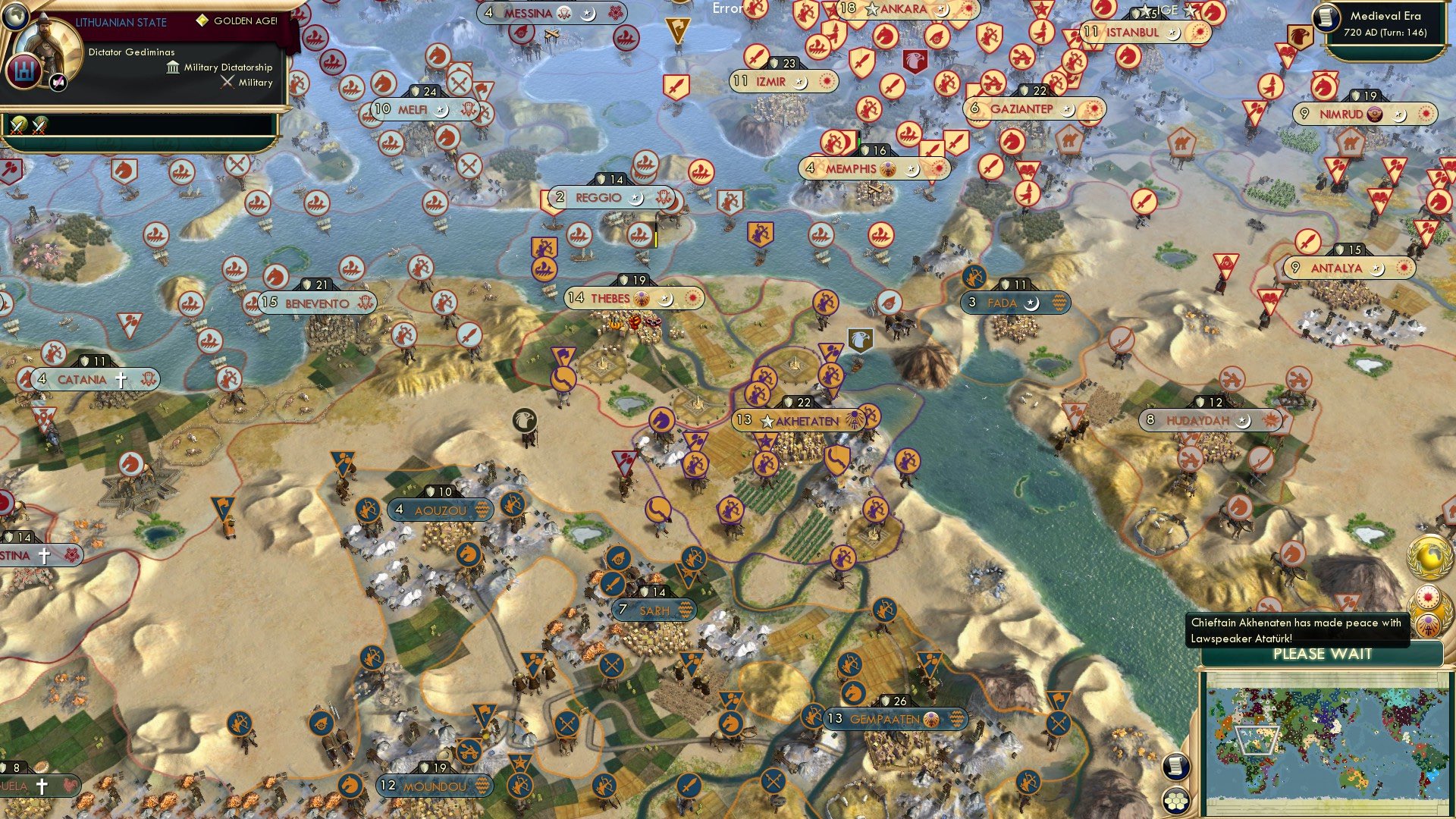Click the crossed-swords Military branch icon
This screenshot has width=1456, height=819.
(227, 82)
